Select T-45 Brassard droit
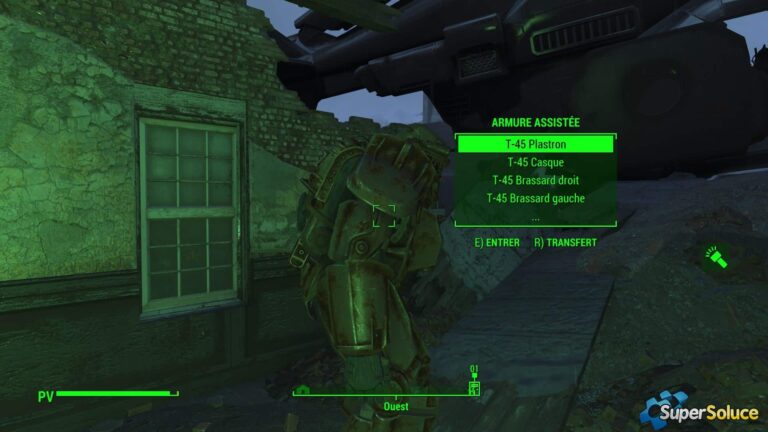Screen dimensions: 768x432 535,180
